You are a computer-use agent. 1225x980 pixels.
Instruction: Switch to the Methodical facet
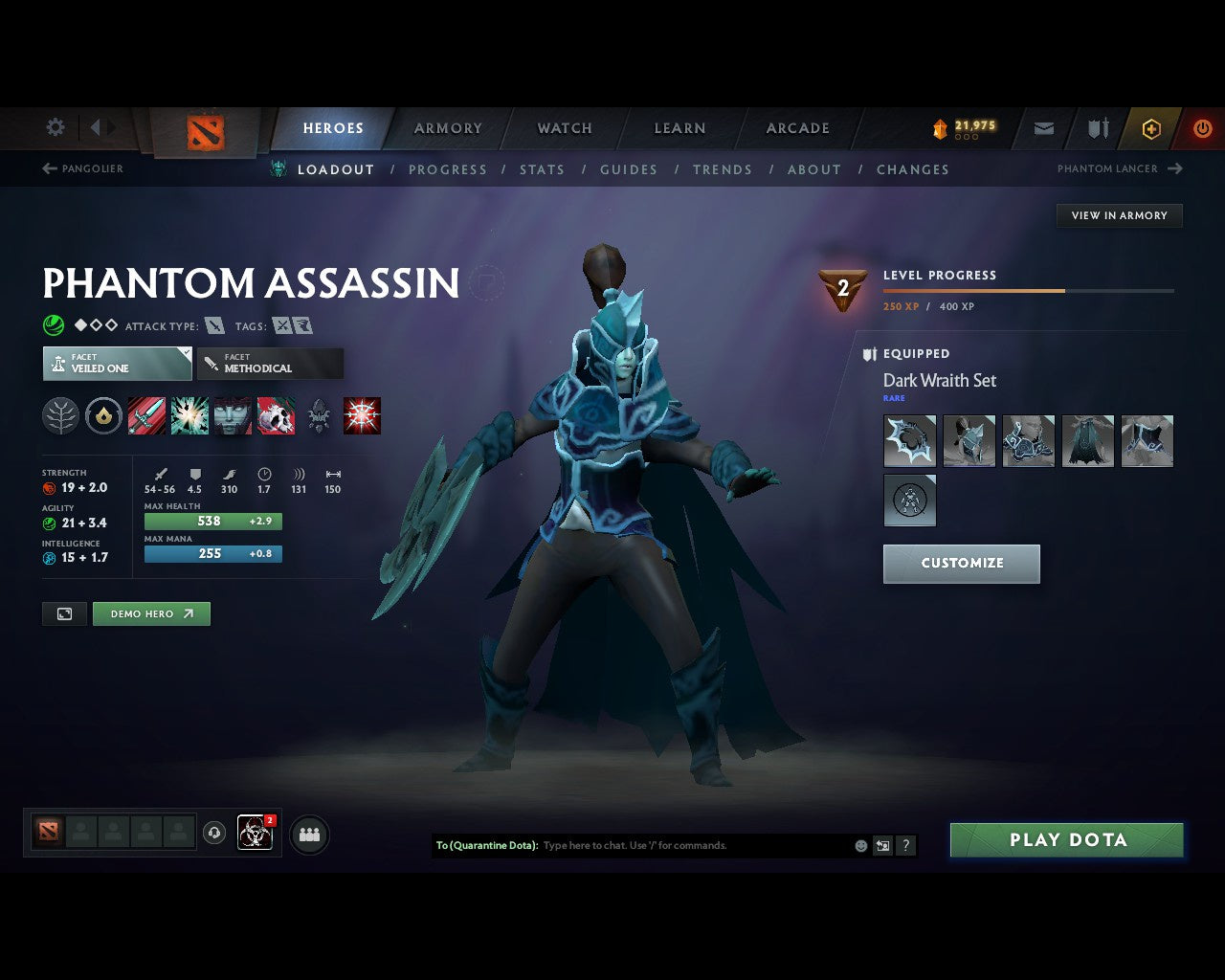[270, 364]
